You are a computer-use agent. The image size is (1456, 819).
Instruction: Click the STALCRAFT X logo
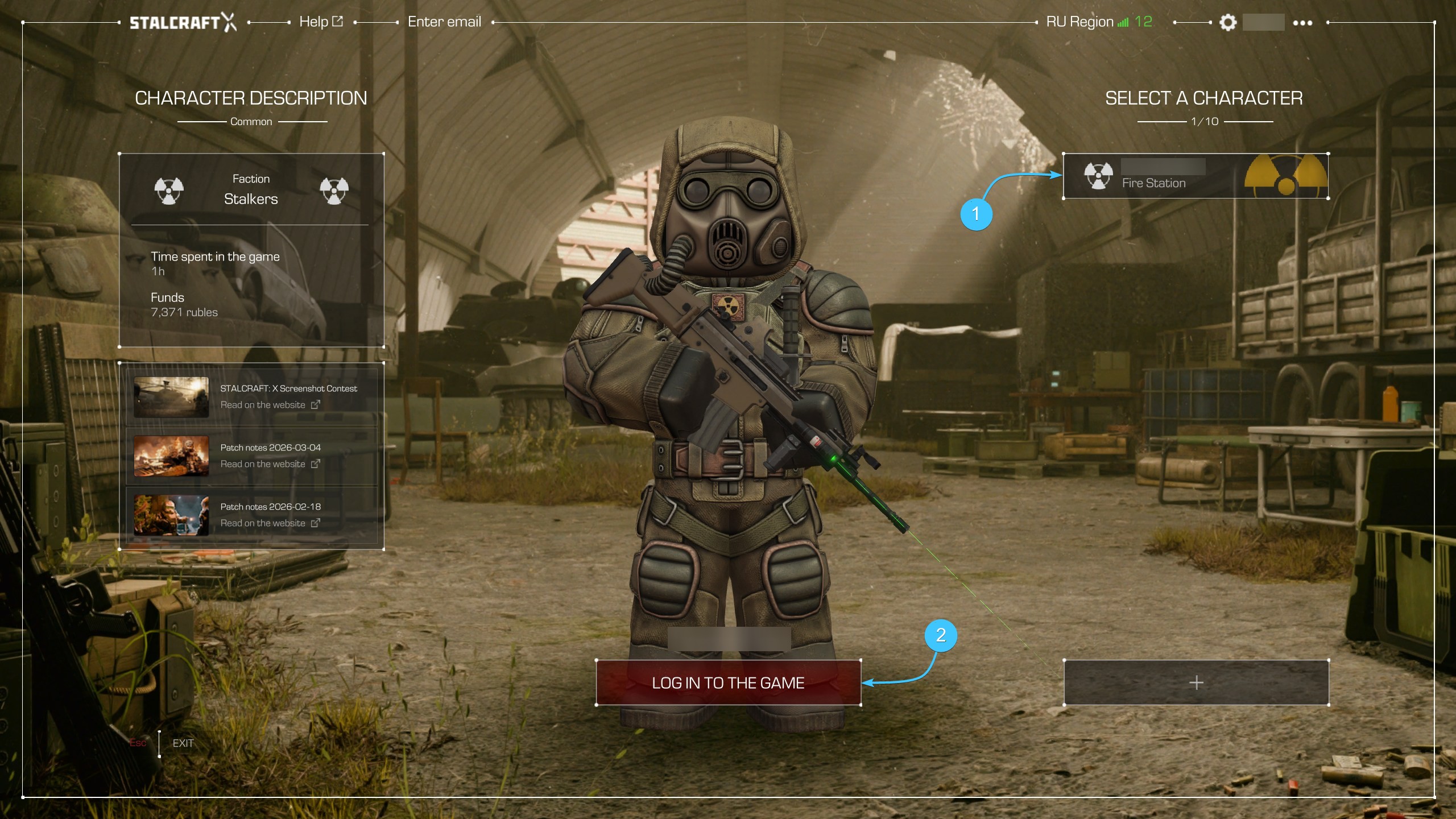(182, 22)
